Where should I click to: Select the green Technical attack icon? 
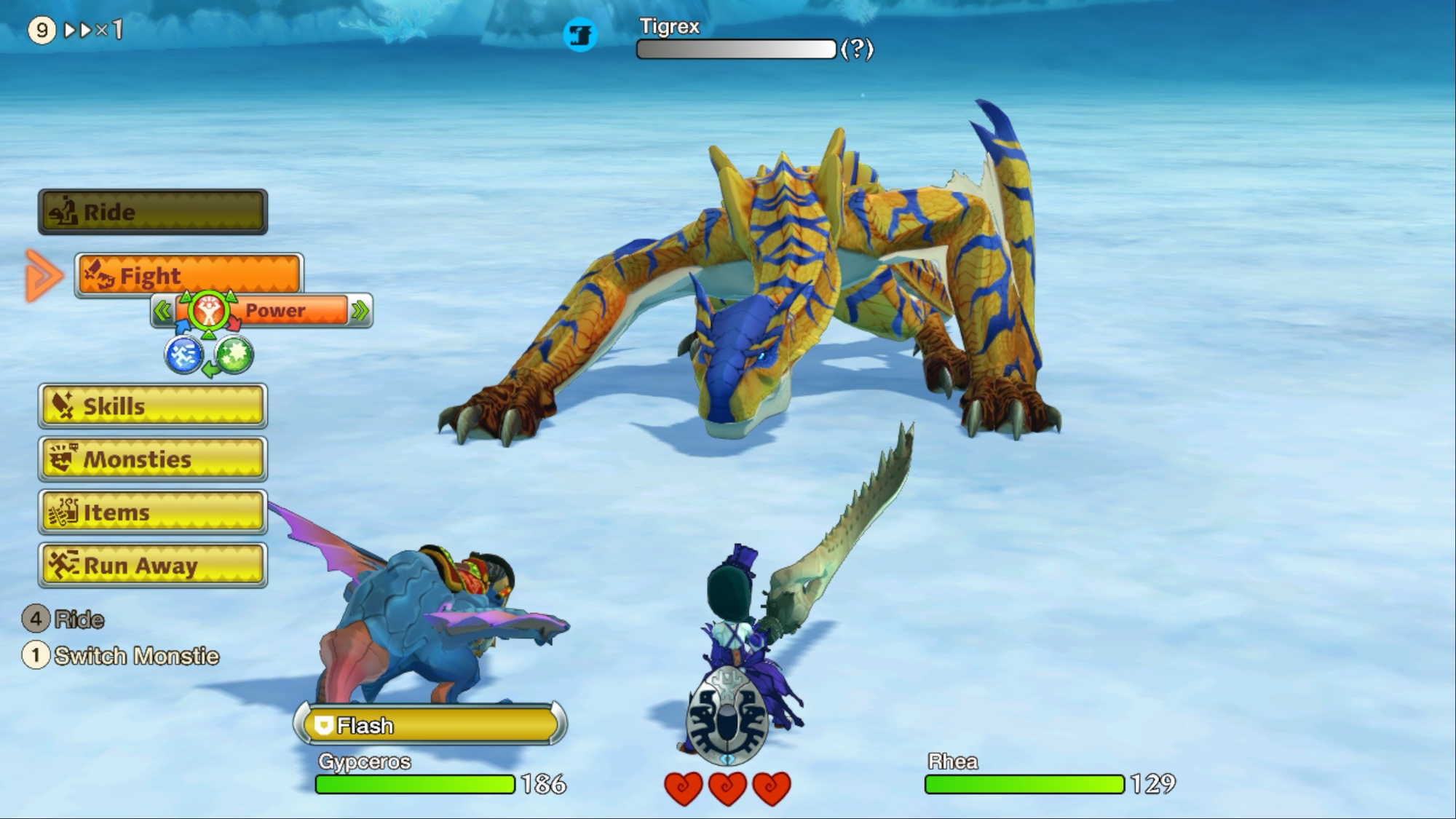coord(234,356)
